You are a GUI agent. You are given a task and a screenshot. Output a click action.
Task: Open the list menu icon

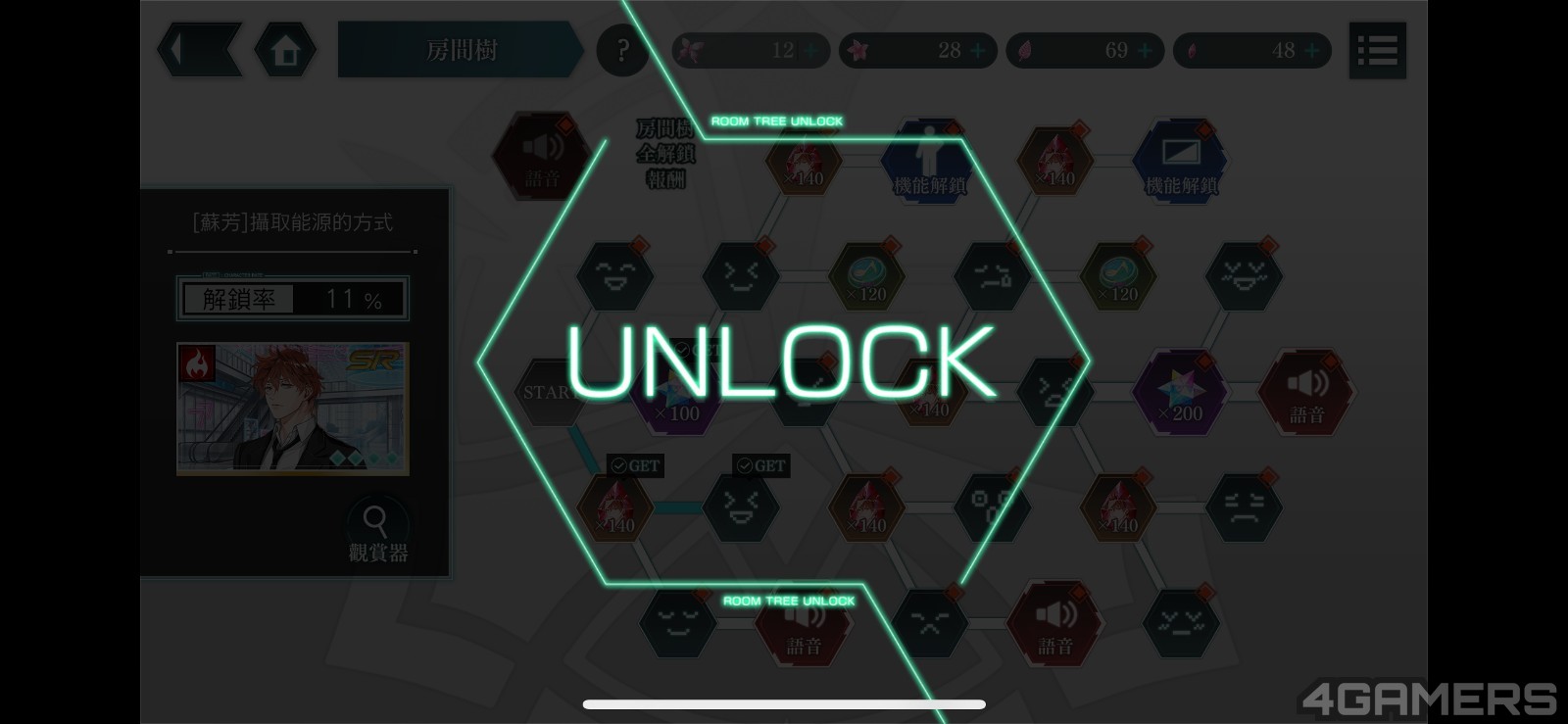[x=1377, y=50]
